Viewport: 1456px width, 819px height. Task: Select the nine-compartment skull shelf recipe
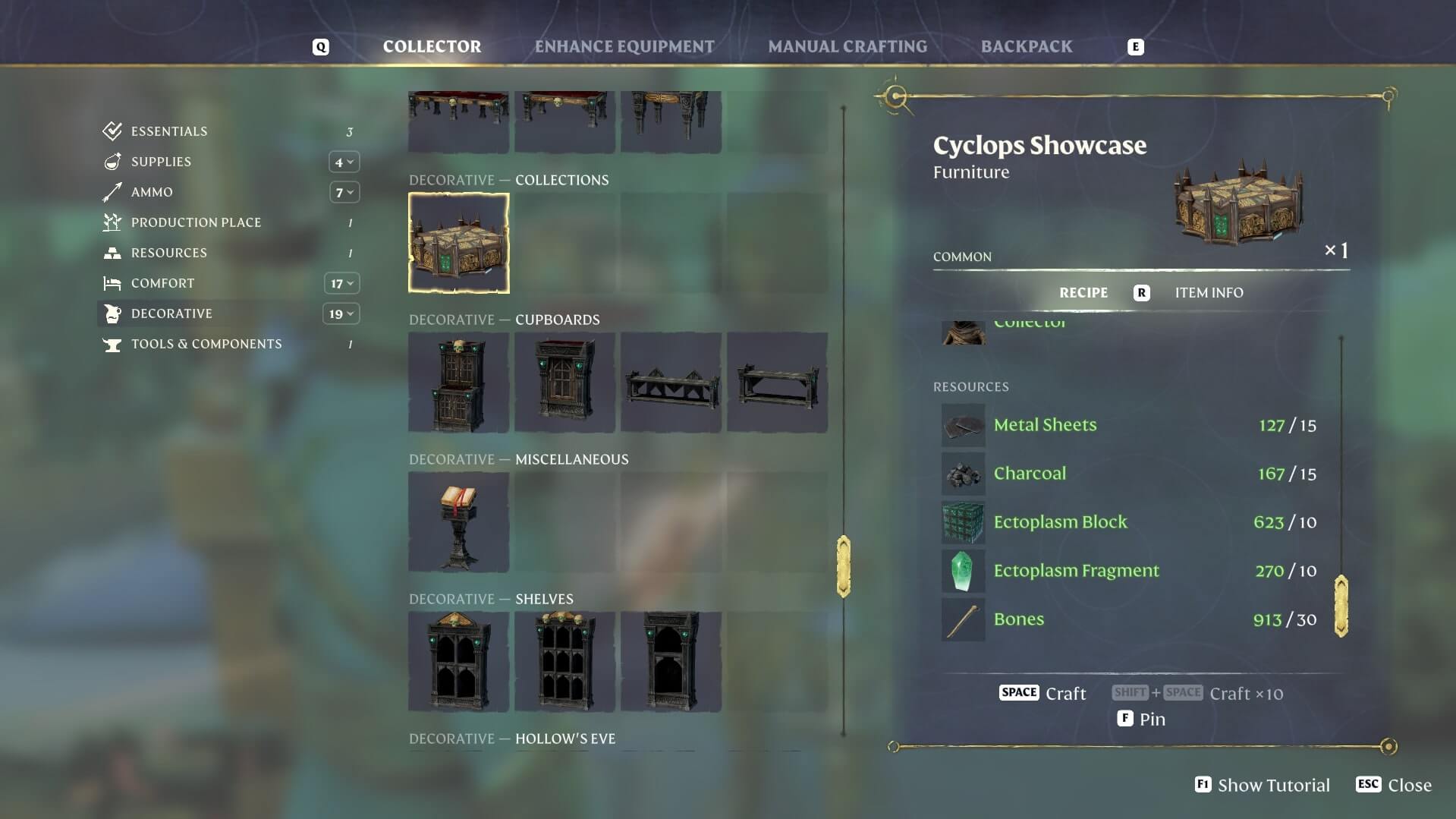pyautogui.click(x=564, y=662)
